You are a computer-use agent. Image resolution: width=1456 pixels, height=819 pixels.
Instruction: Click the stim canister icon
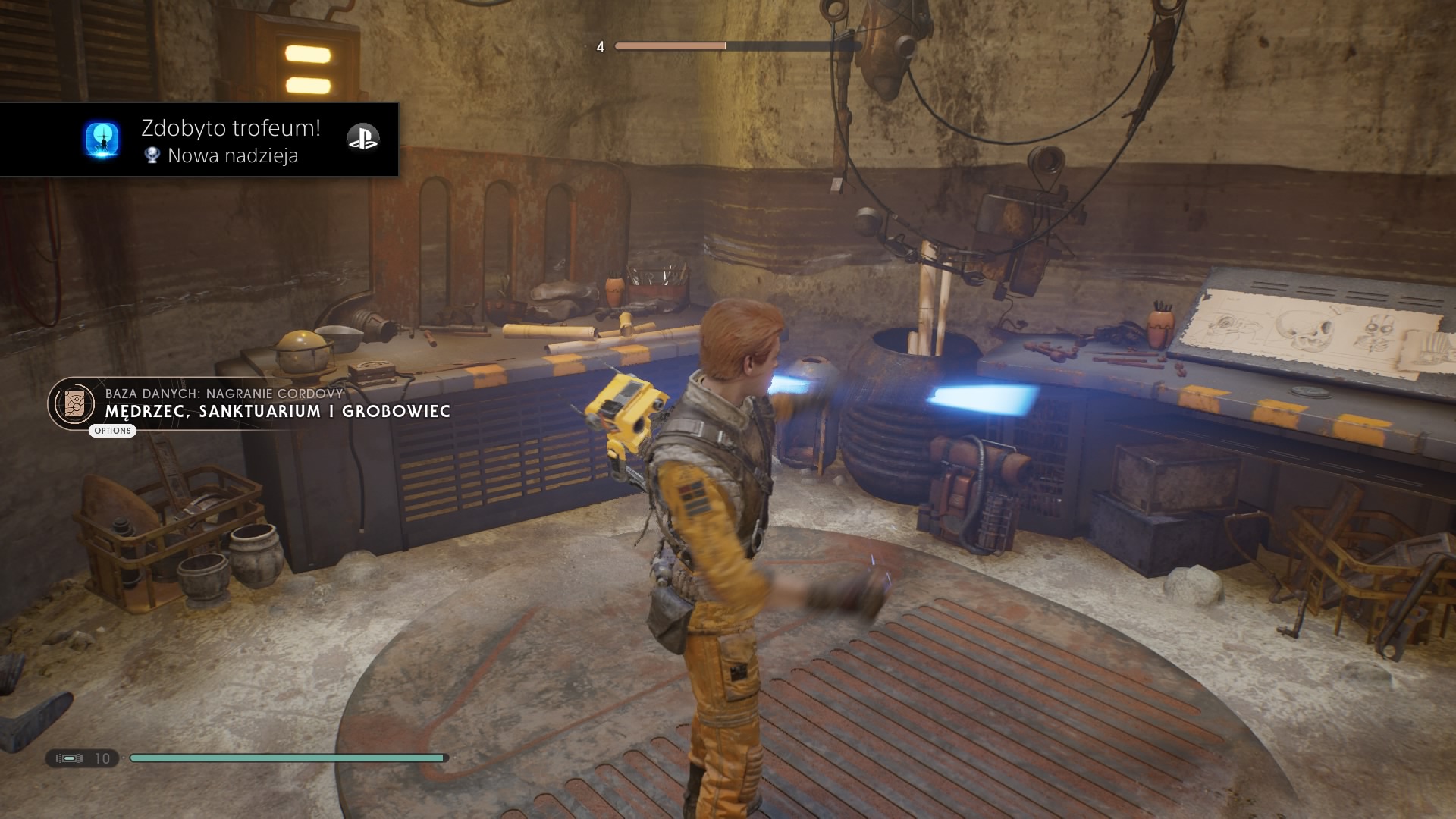coord(69,758)
